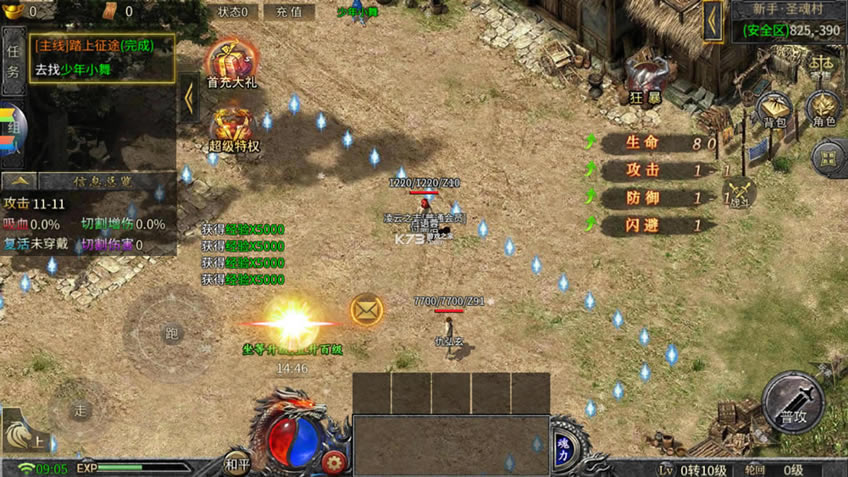The height and width of the screenshot is (477, 848).
Task: Click the 充值 recharge button
Action: pyautogui.click(x=288, y=12)
